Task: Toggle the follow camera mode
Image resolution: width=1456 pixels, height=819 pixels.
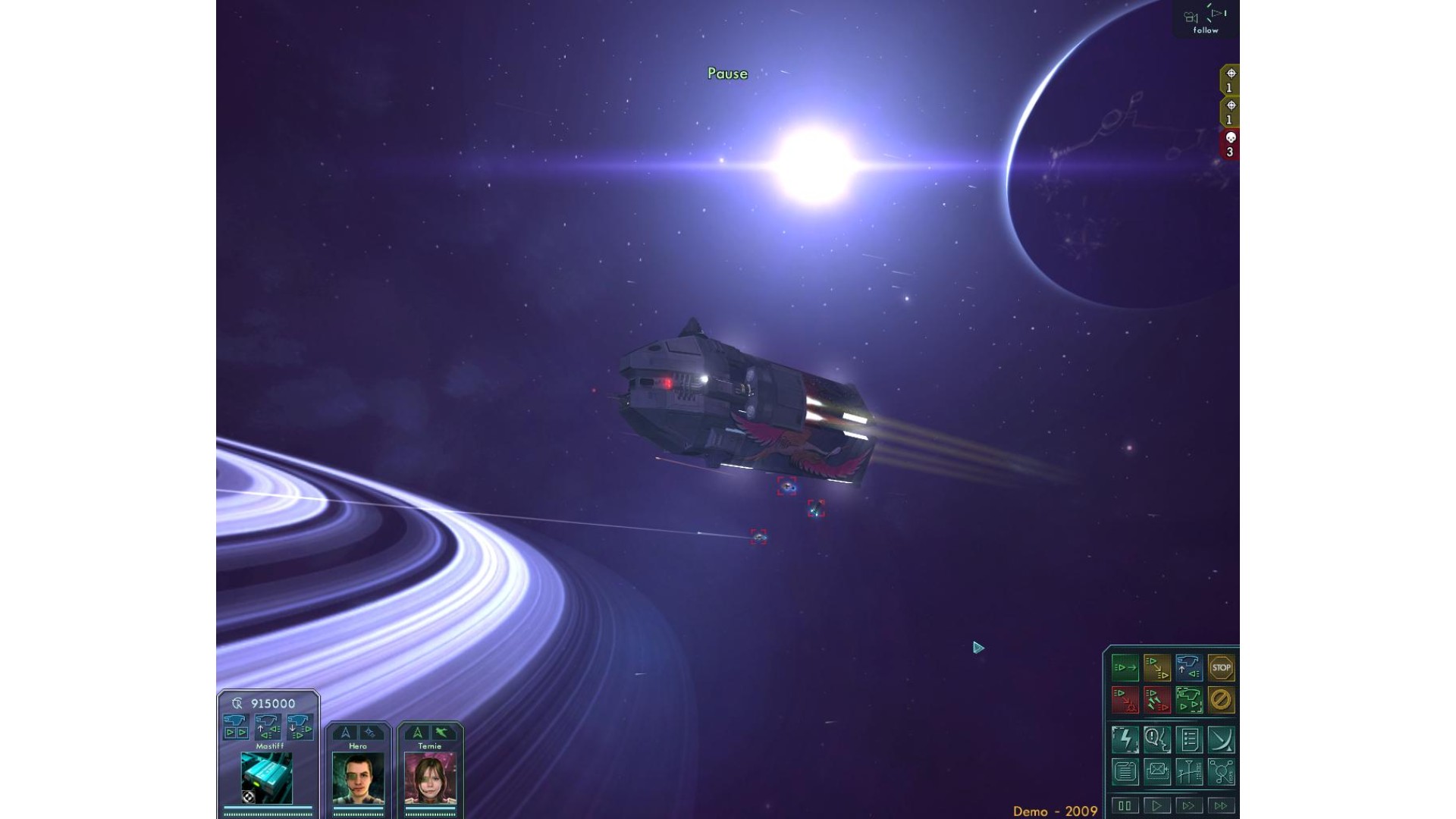Action: click(x=1206, y=20)
